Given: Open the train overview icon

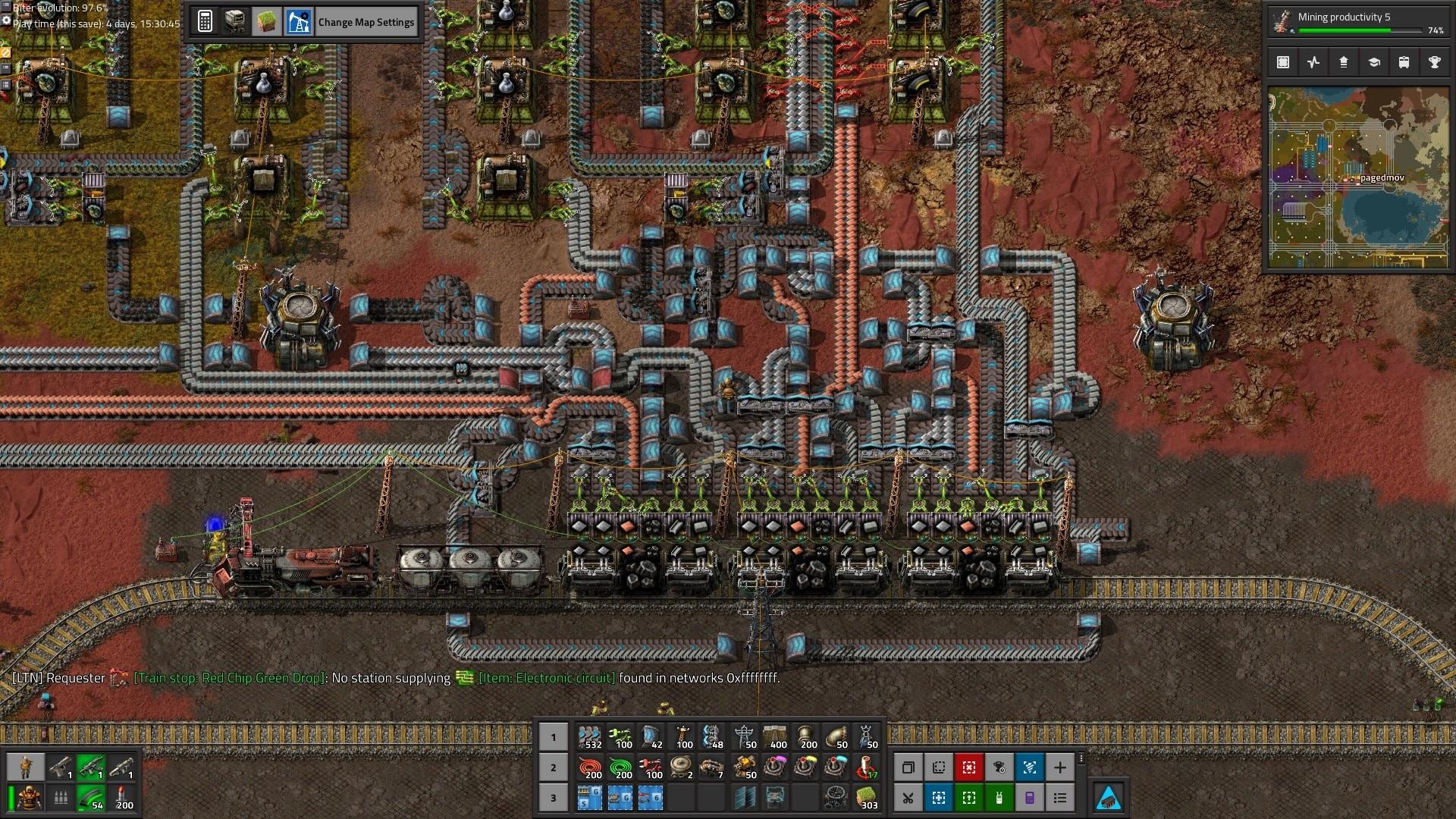Looking at the screenshot, I should click(x=1404, y=62).
